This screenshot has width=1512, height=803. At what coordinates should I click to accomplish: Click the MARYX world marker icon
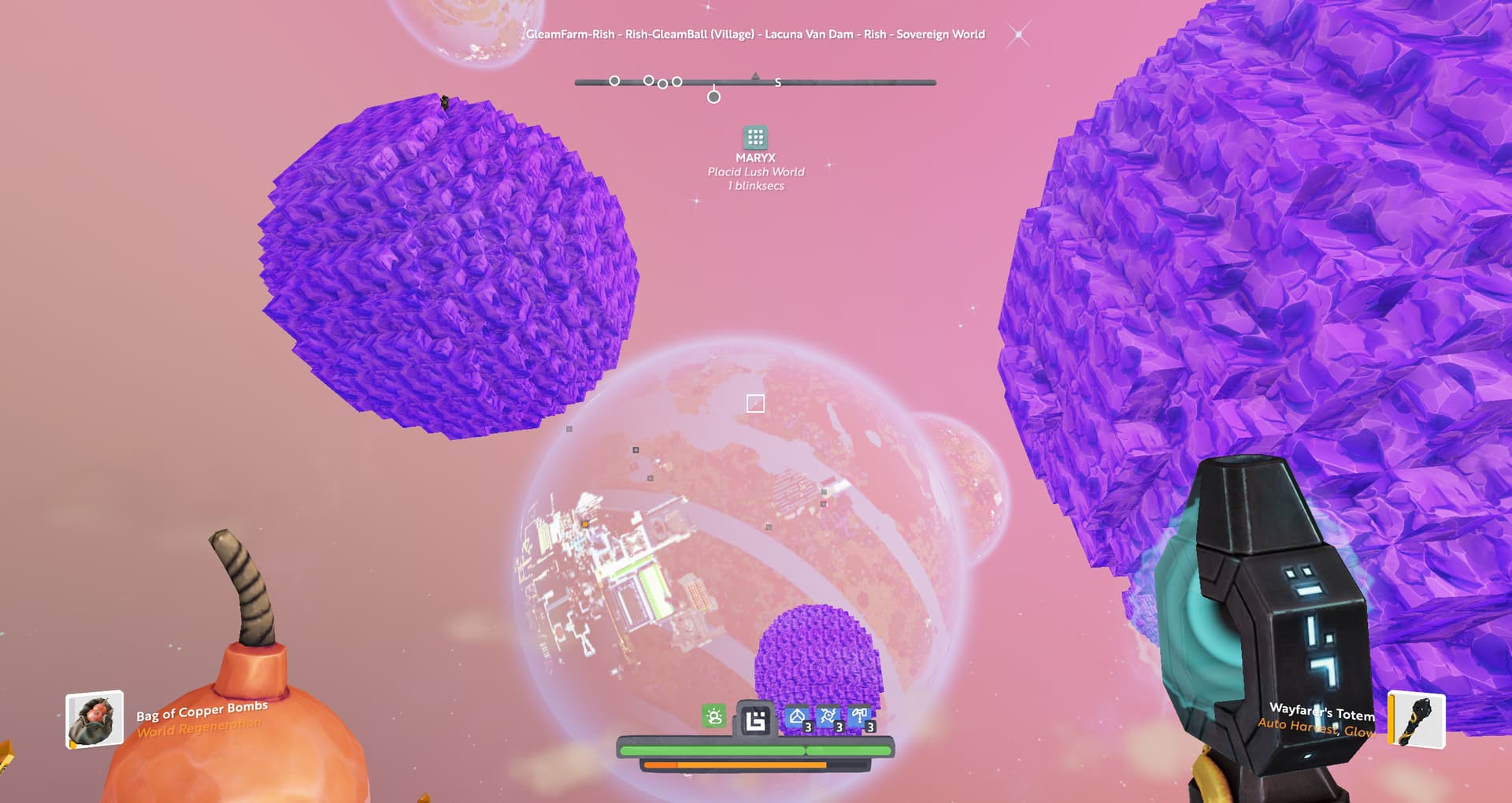pos(755,138)
